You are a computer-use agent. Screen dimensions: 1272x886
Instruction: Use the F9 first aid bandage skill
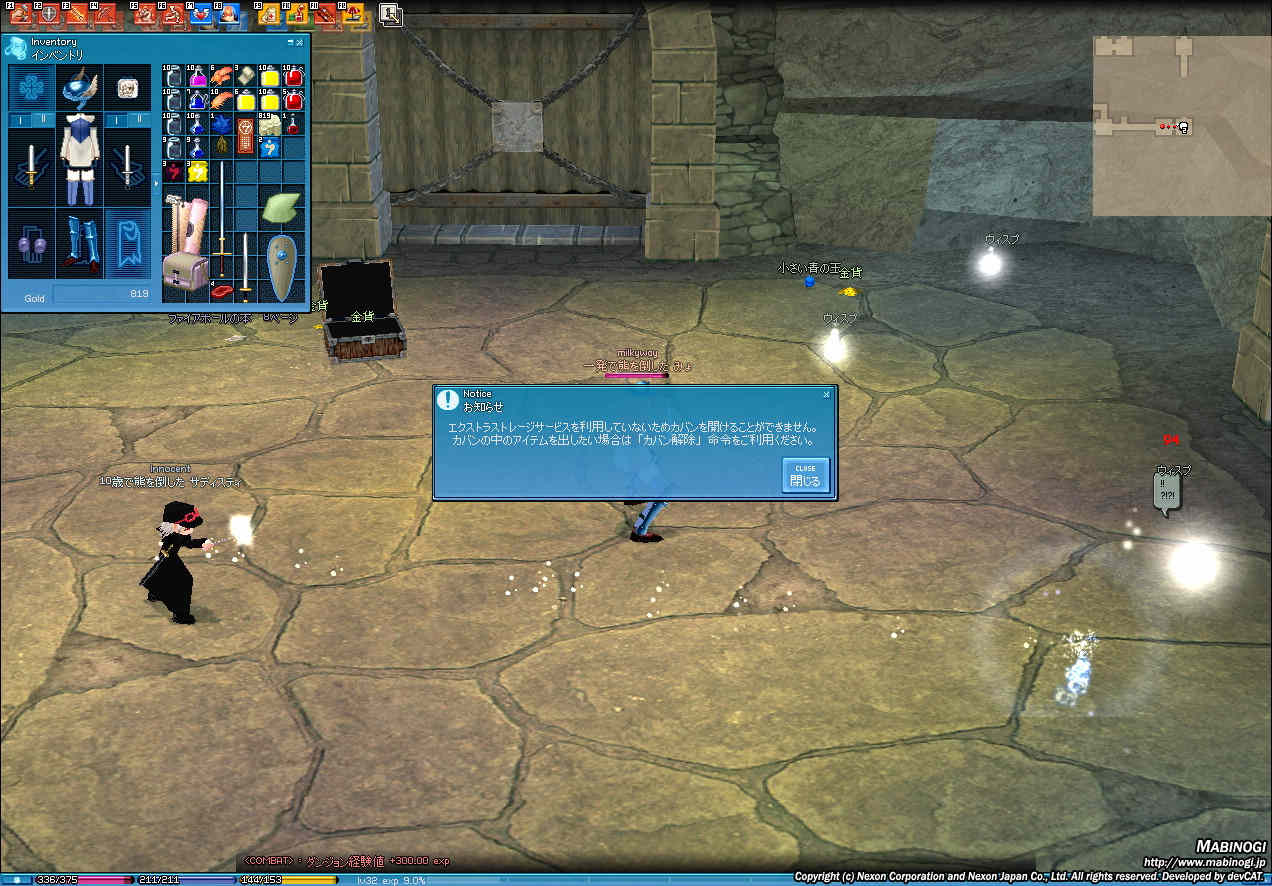point(271,14)
